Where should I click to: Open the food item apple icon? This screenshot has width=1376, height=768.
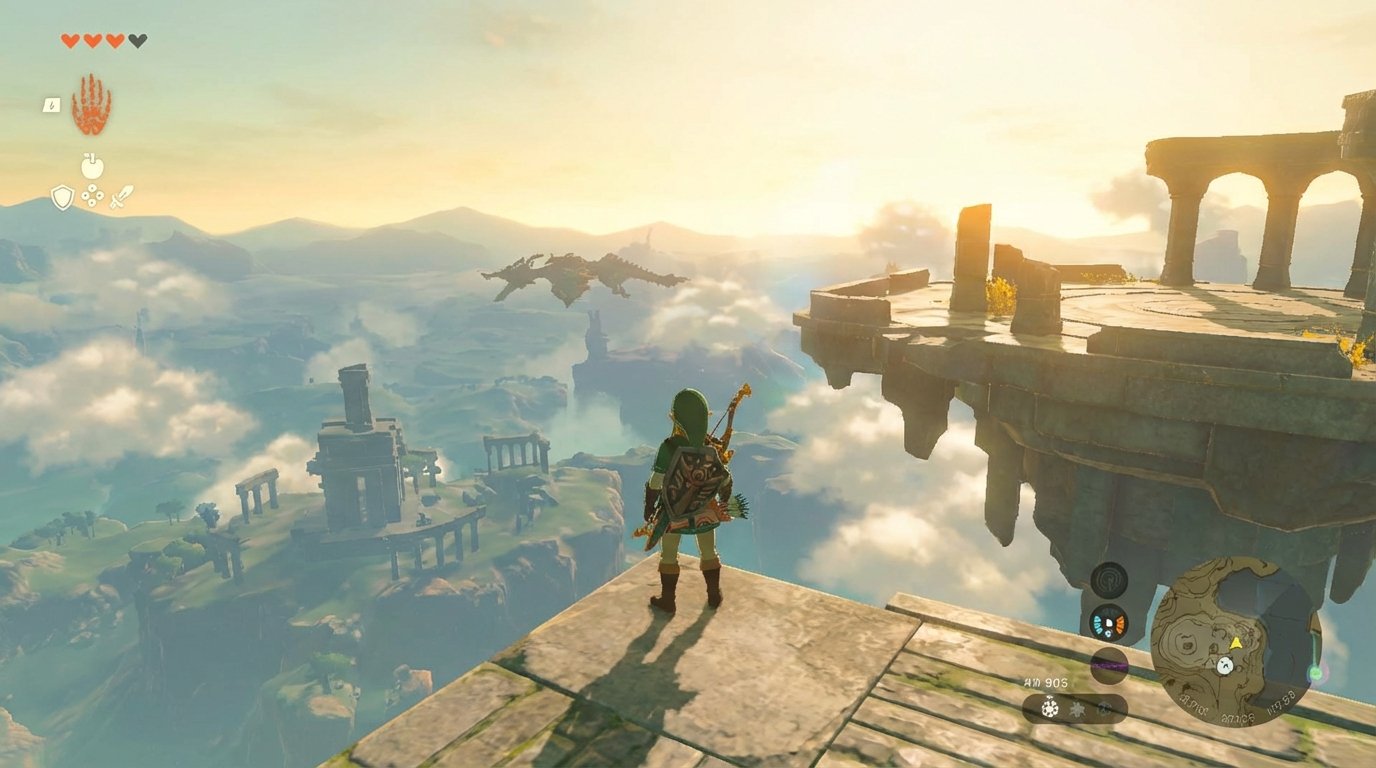pos(91,166)
